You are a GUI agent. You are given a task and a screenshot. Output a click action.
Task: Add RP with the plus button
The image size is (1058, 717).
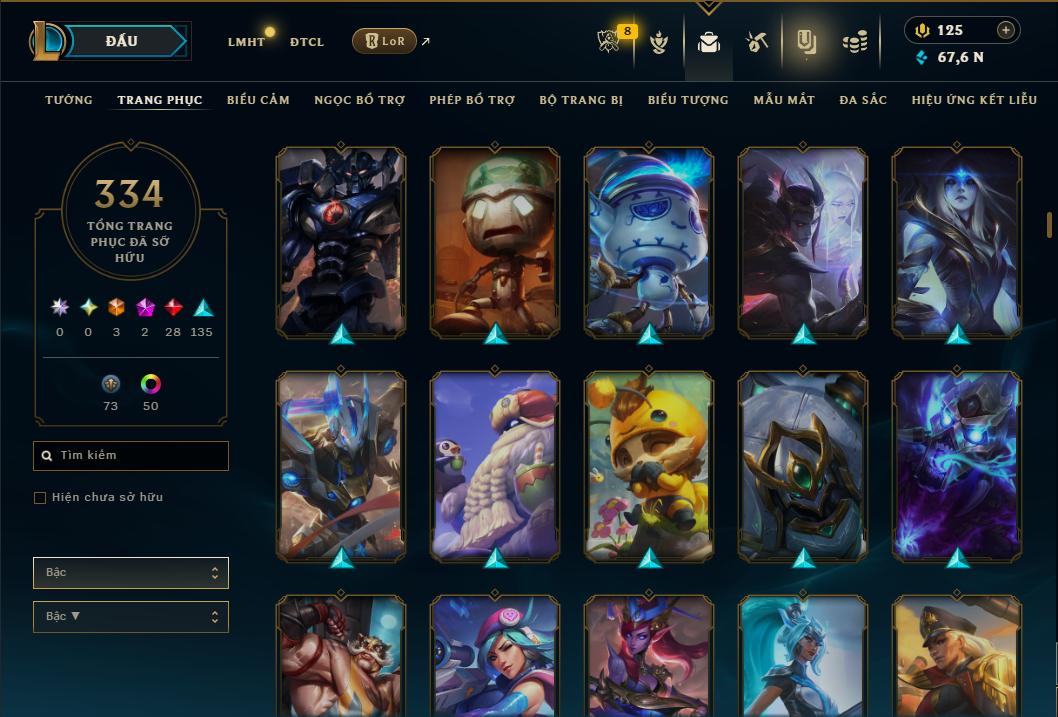1006,30
